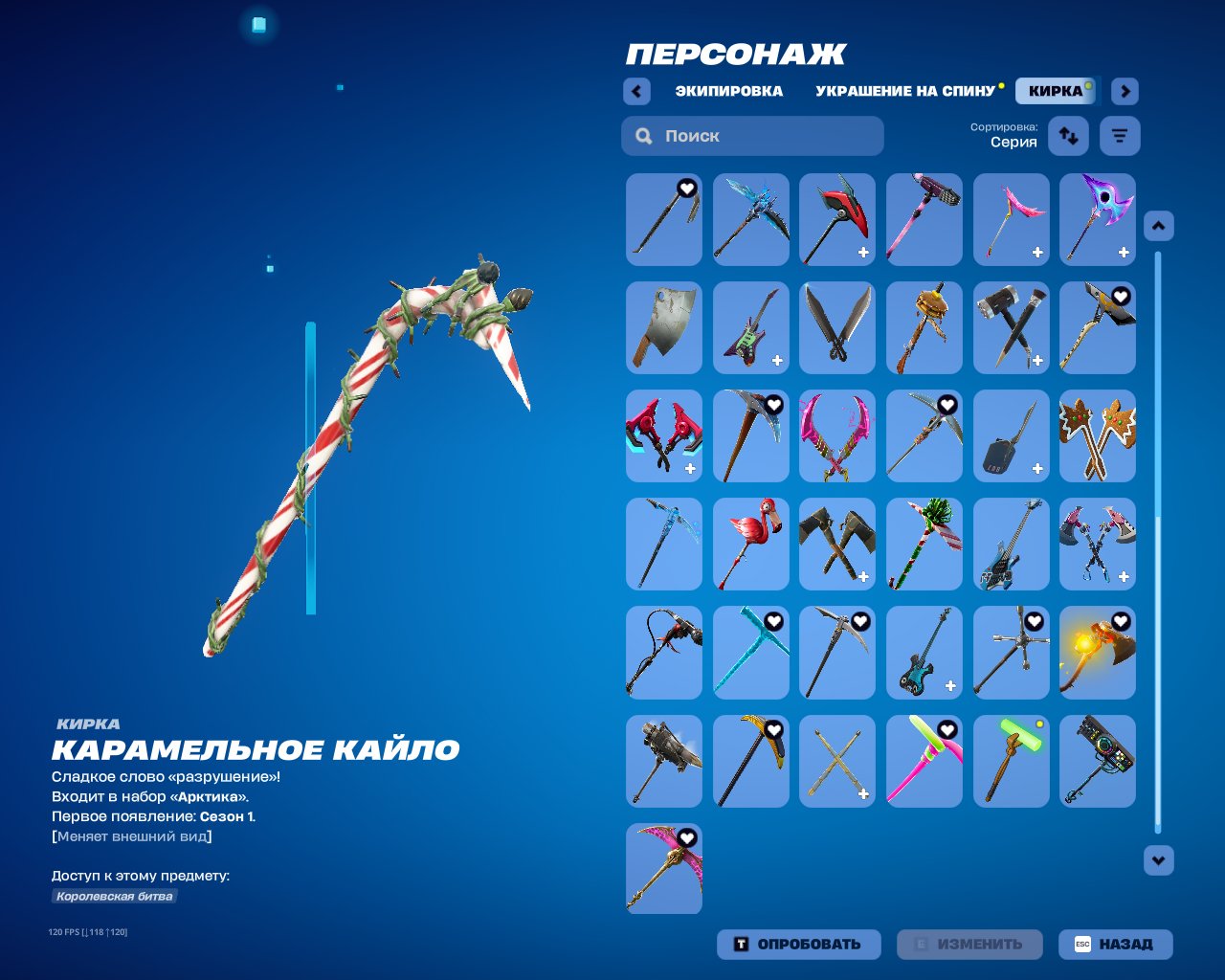Select the crossed gingerbread candy axes icon

coord(1097,435)
